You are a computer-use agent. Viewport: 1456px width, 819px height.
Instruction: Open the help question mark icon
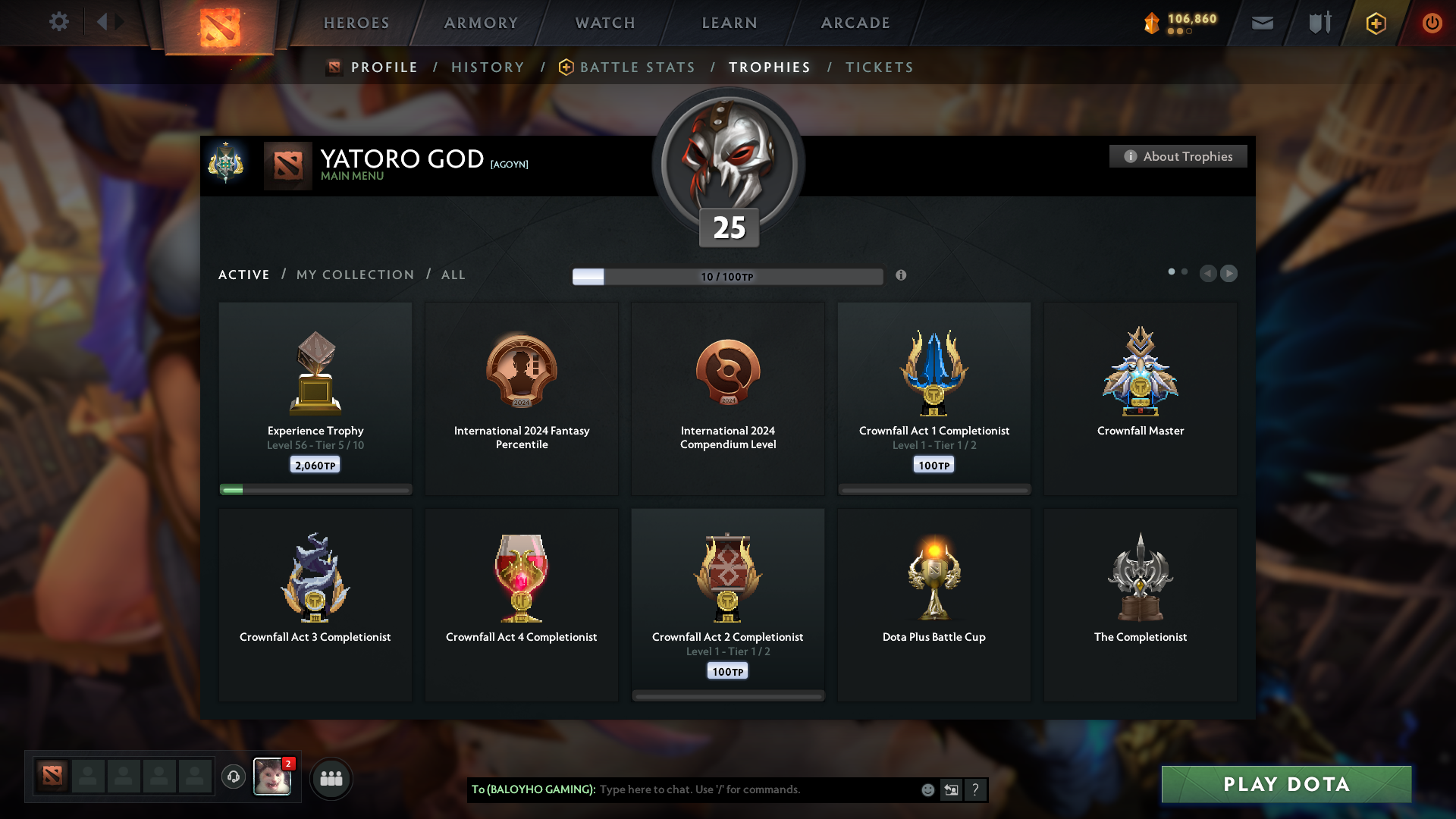pyautogui.click(x=975, y=789)
